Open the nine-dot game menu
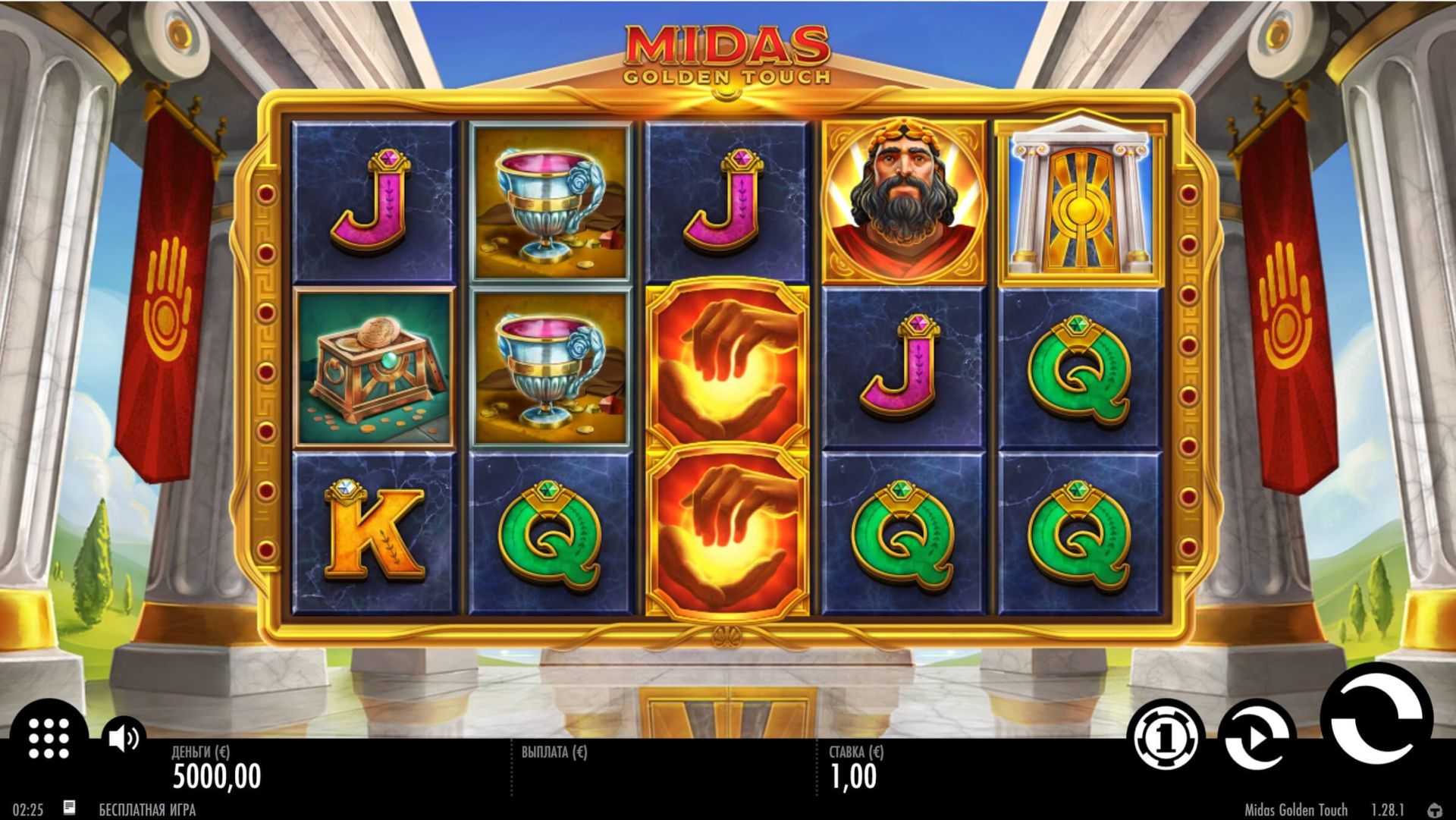 pos(49,737)
